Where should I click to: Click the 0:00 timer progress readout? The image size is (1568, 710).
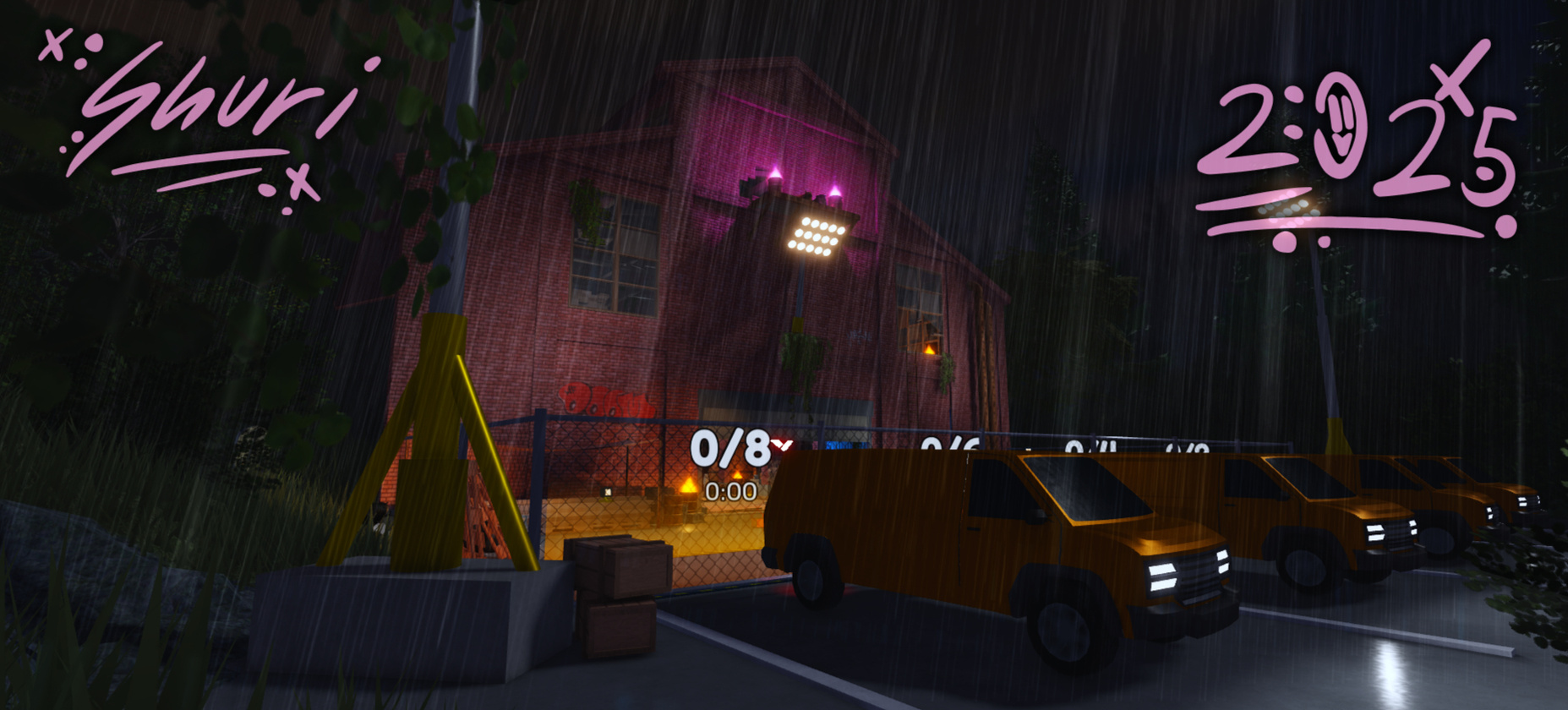[731, 491]
